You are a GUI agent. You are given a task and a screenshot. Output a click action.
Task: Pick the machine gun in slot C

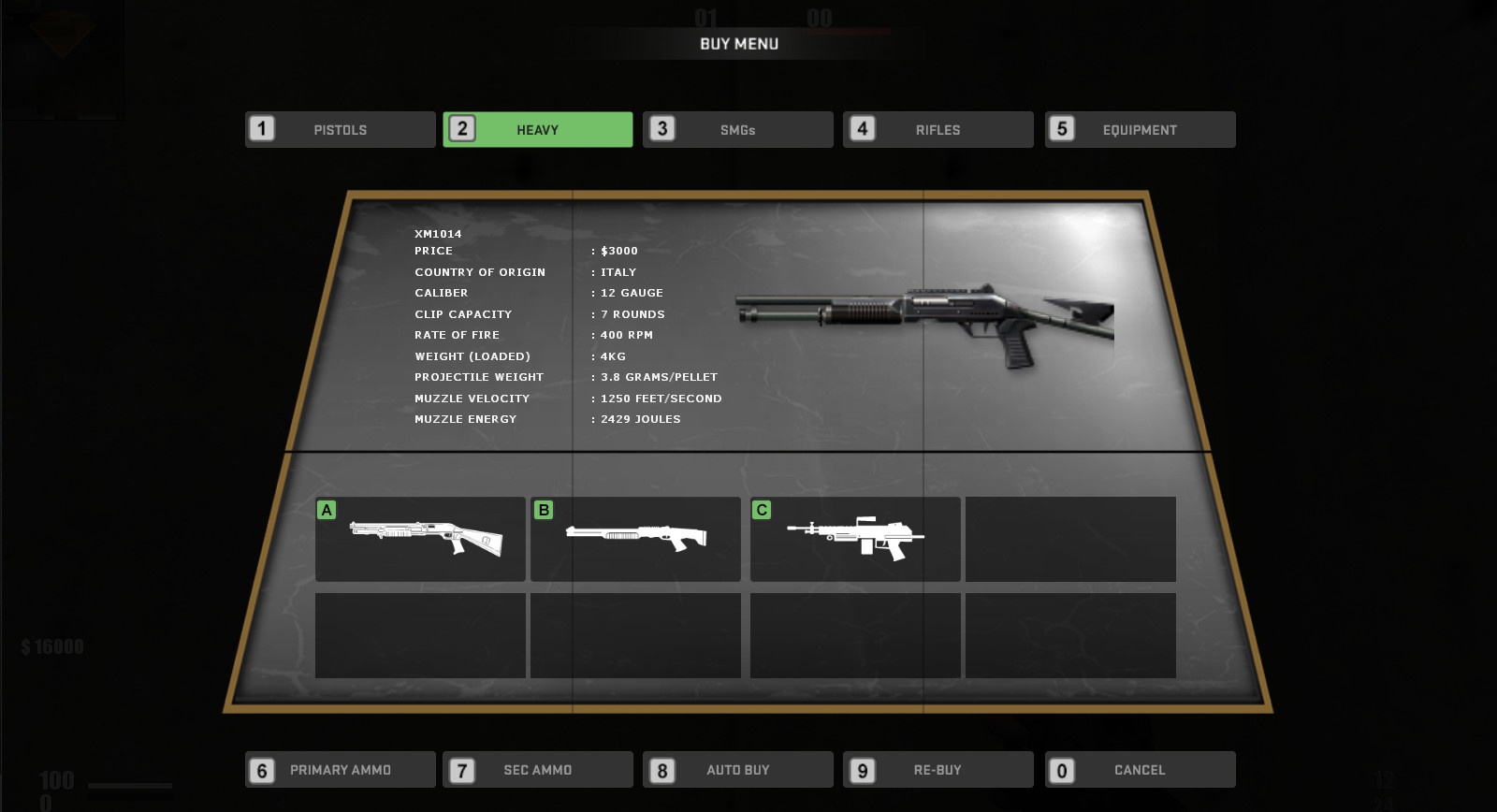coord(855,539)
